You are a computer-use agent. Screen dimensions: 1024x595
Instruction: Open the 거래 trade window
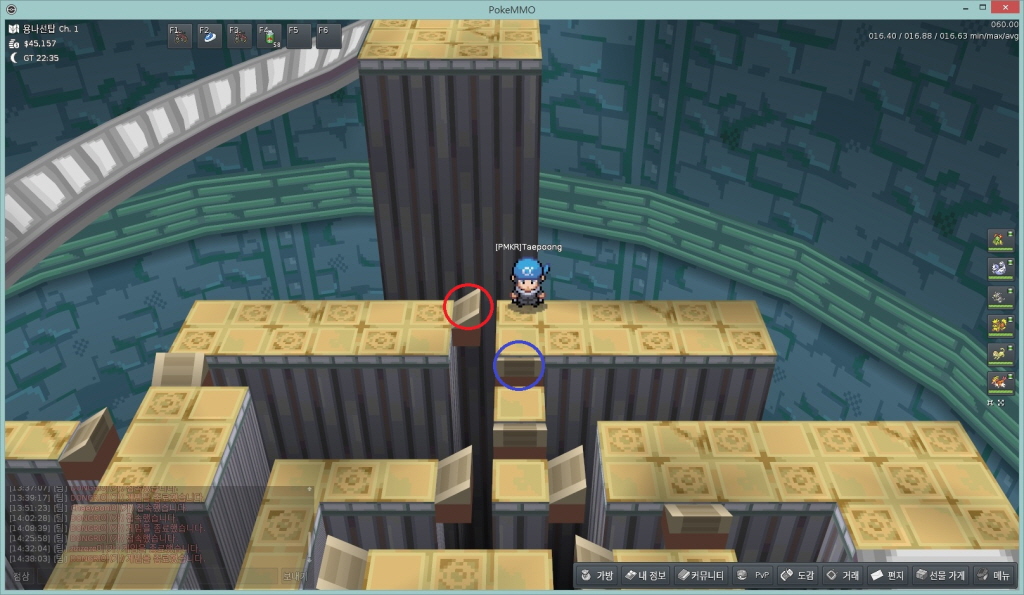842,575
